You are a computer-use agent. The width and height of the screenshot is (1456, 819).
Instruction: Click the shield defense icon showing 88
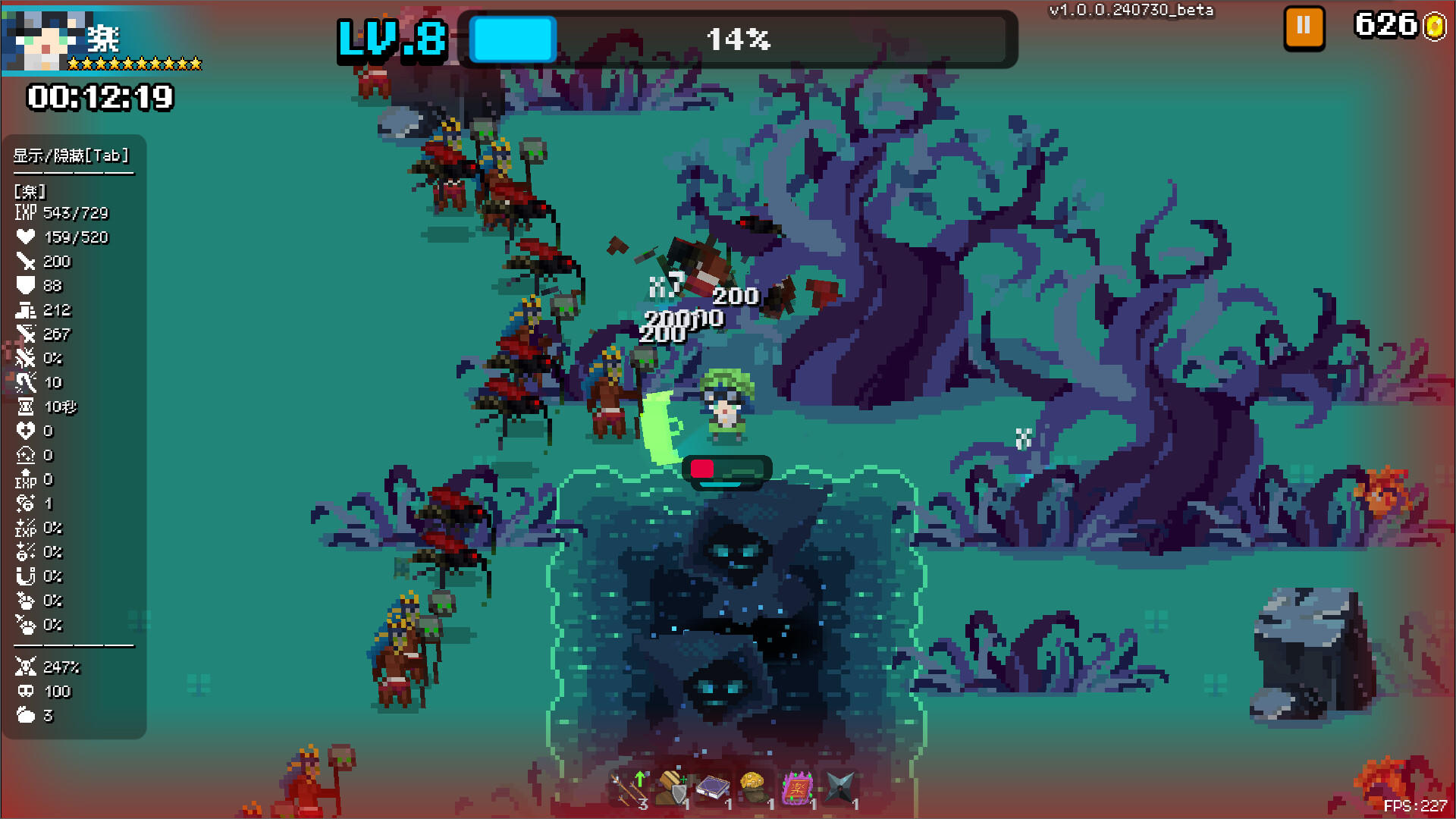27,286
